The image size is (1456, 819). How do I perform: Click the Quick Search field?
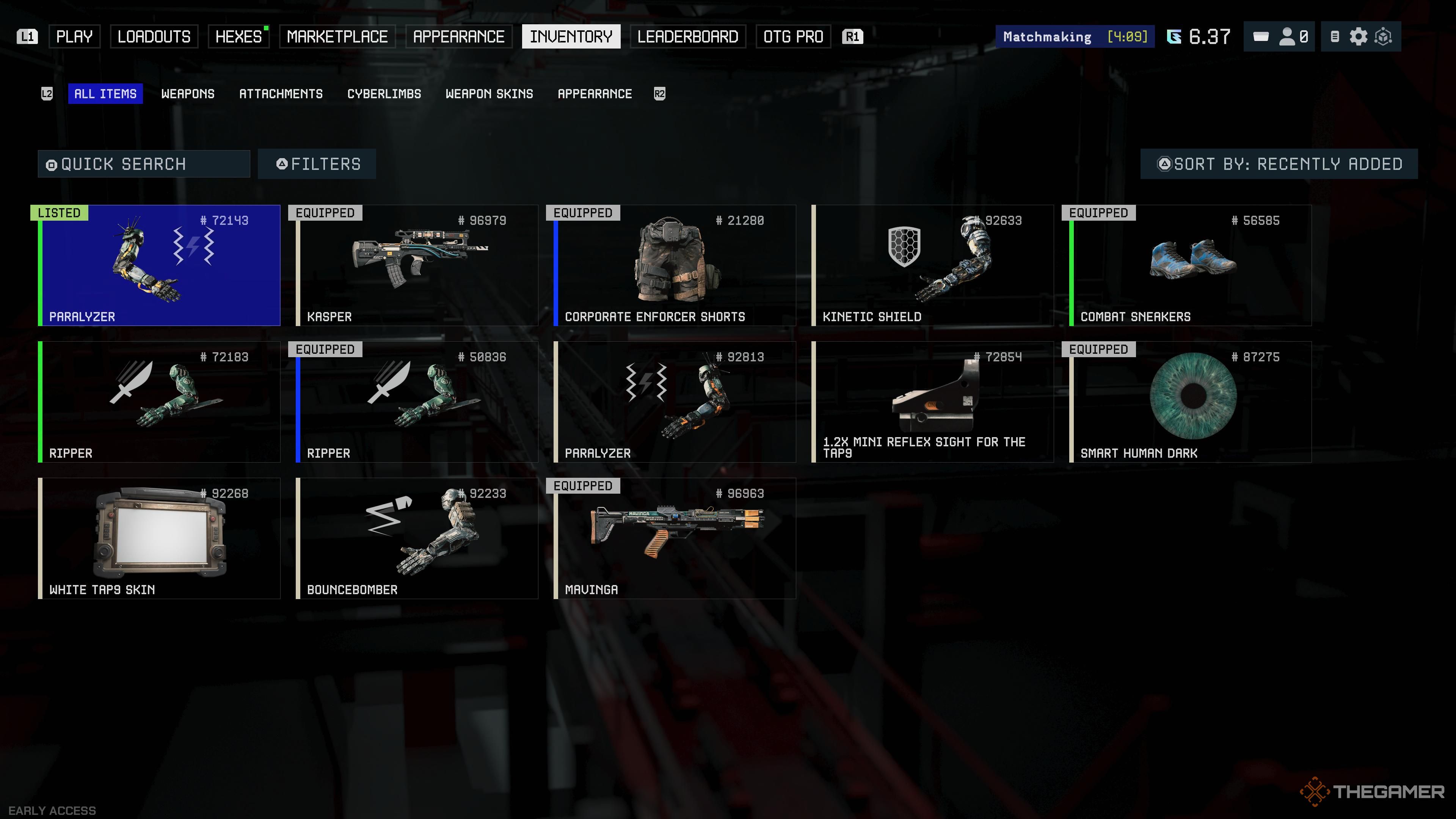click(x=144, y=164)
